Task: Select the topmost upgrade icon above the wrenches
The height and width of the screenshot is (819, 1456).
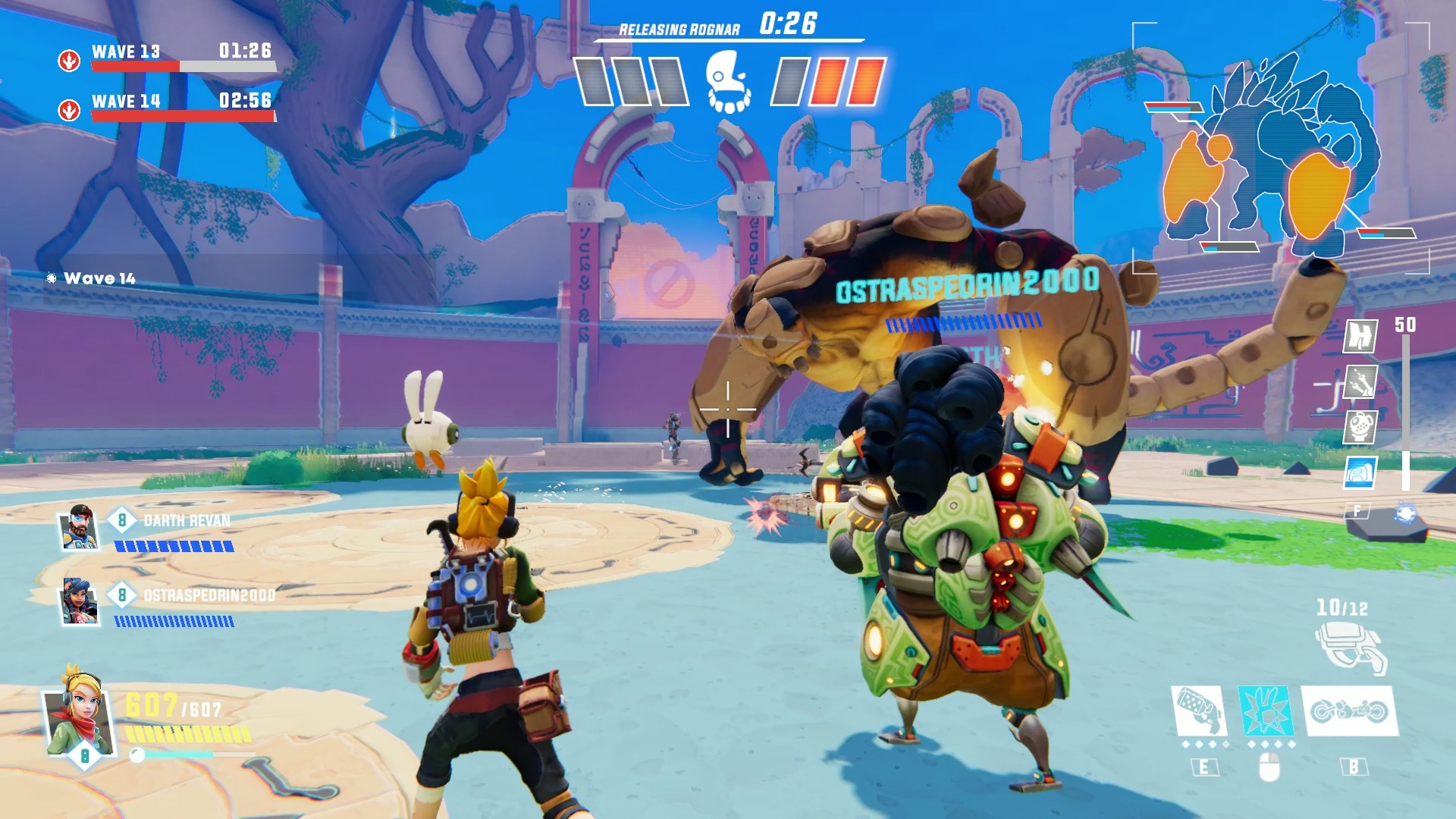Action: [x=1360, y=335]
